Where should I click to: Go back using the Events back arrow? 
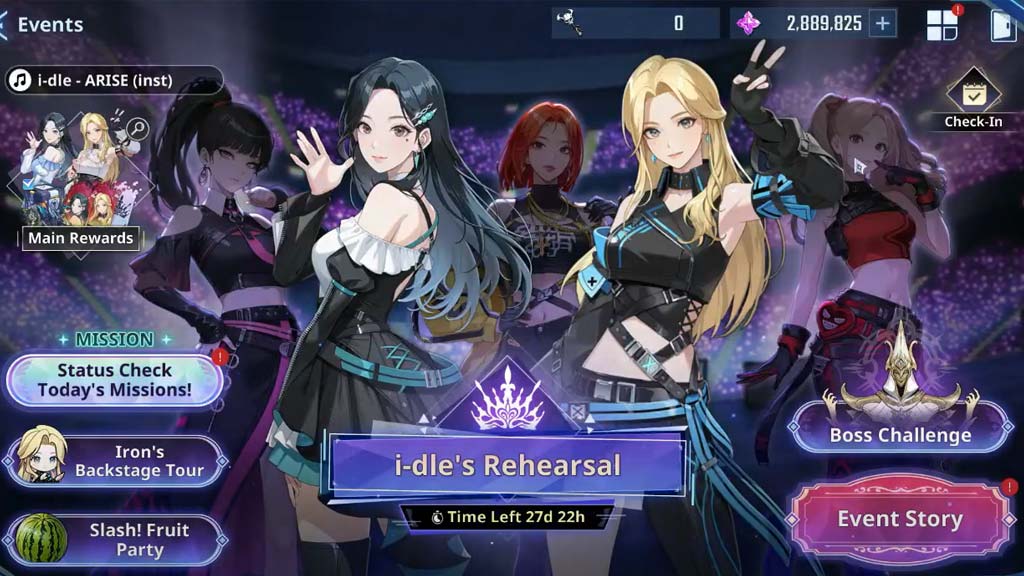[x=5, y=24]
